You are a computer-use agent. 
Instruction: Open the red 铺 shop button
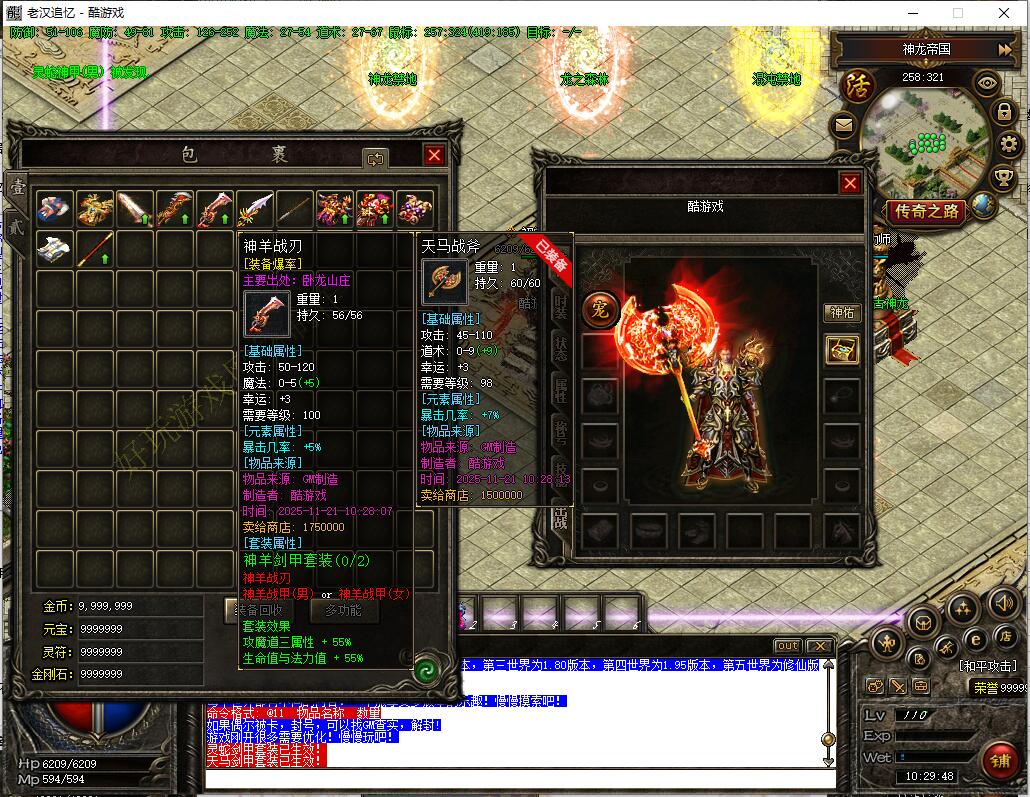[x=998, y=760]
